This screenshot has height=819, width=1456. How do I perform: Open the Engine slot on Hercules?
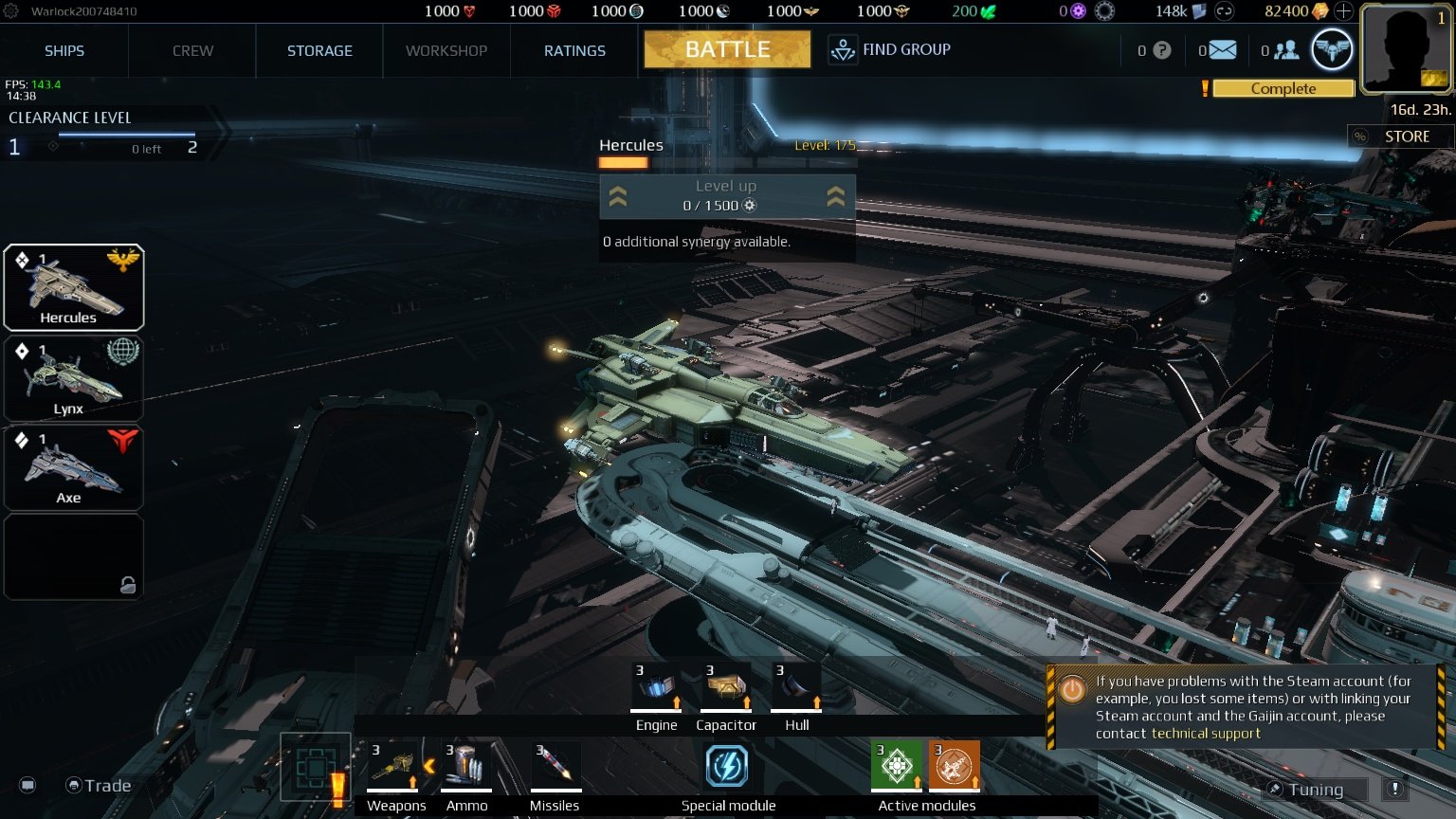click(656, 684)
